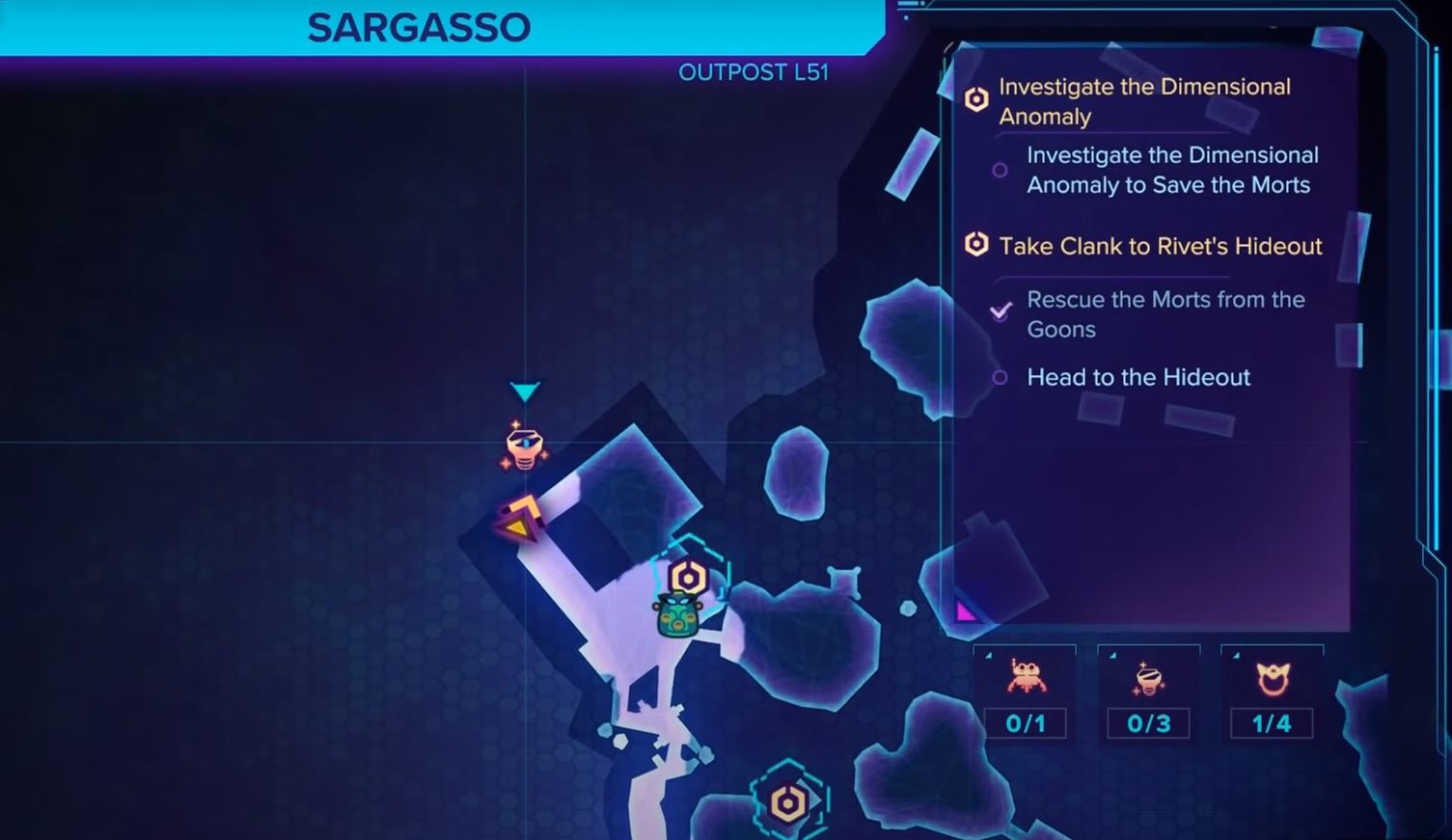Click the Head to the Hideout objective text

[1138, 377]
